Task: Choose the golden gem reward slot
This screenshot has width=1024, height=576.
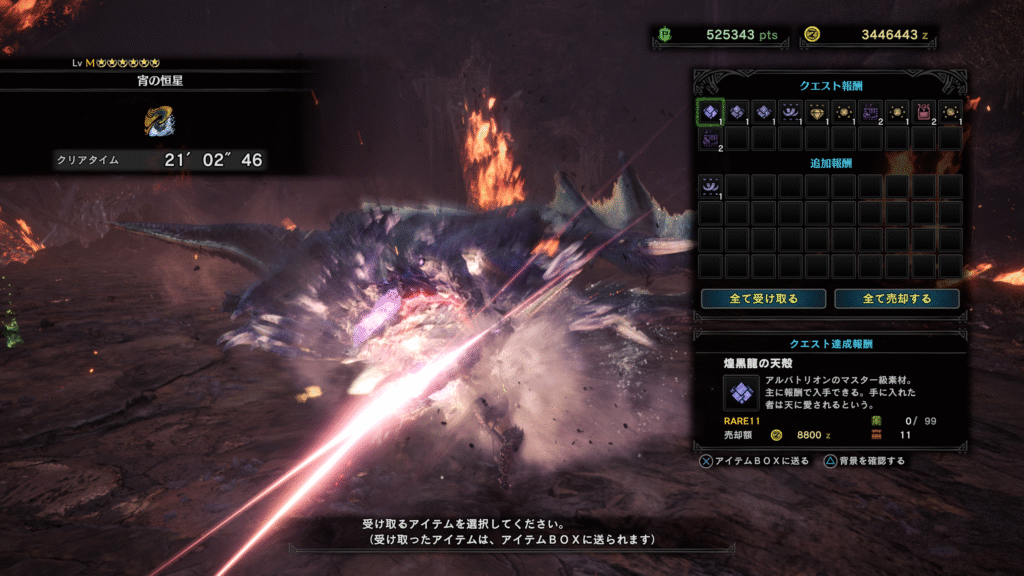Action: [x=817, y=112]
